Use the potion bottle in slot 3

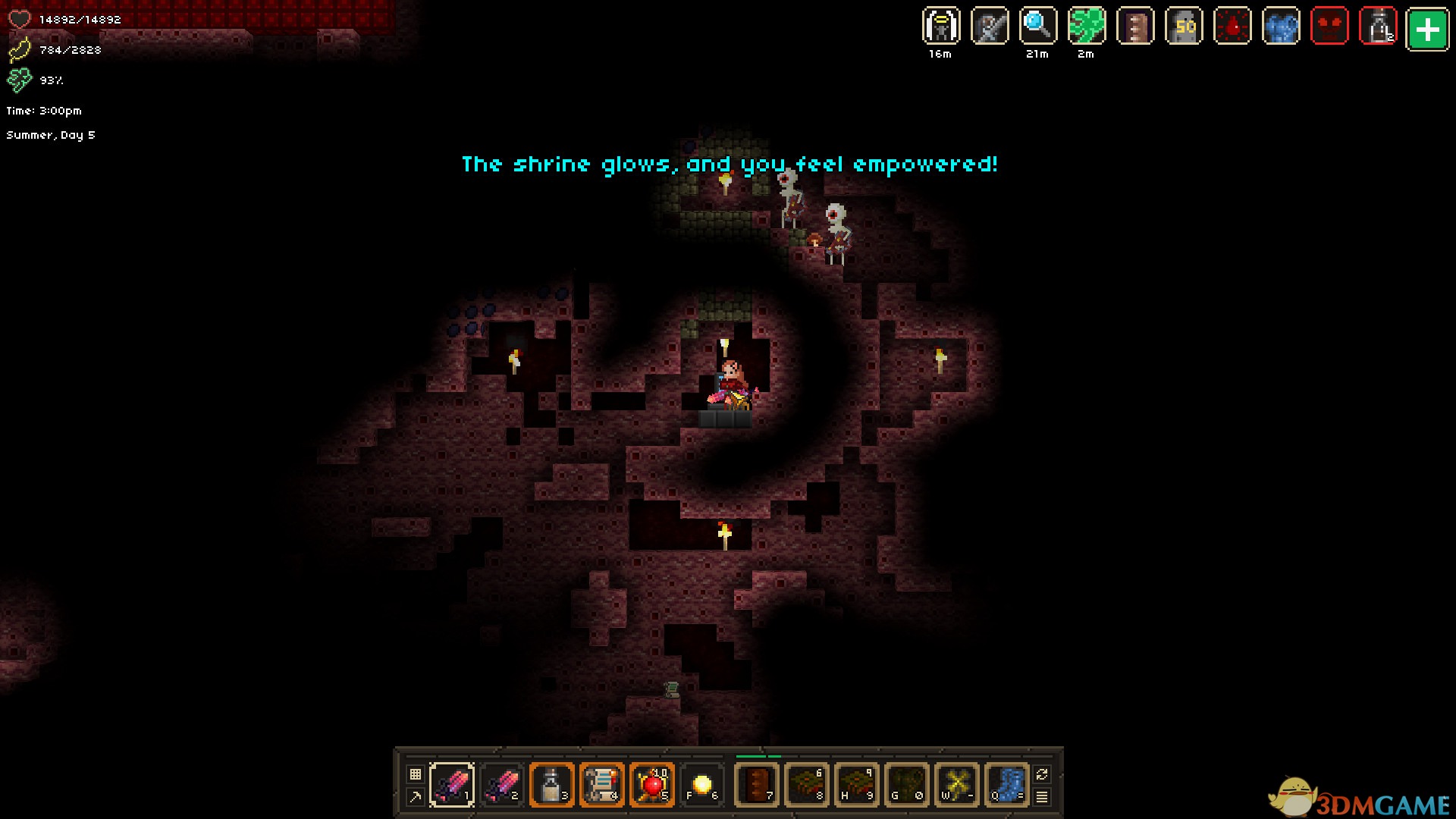click(x=552, y=784)
